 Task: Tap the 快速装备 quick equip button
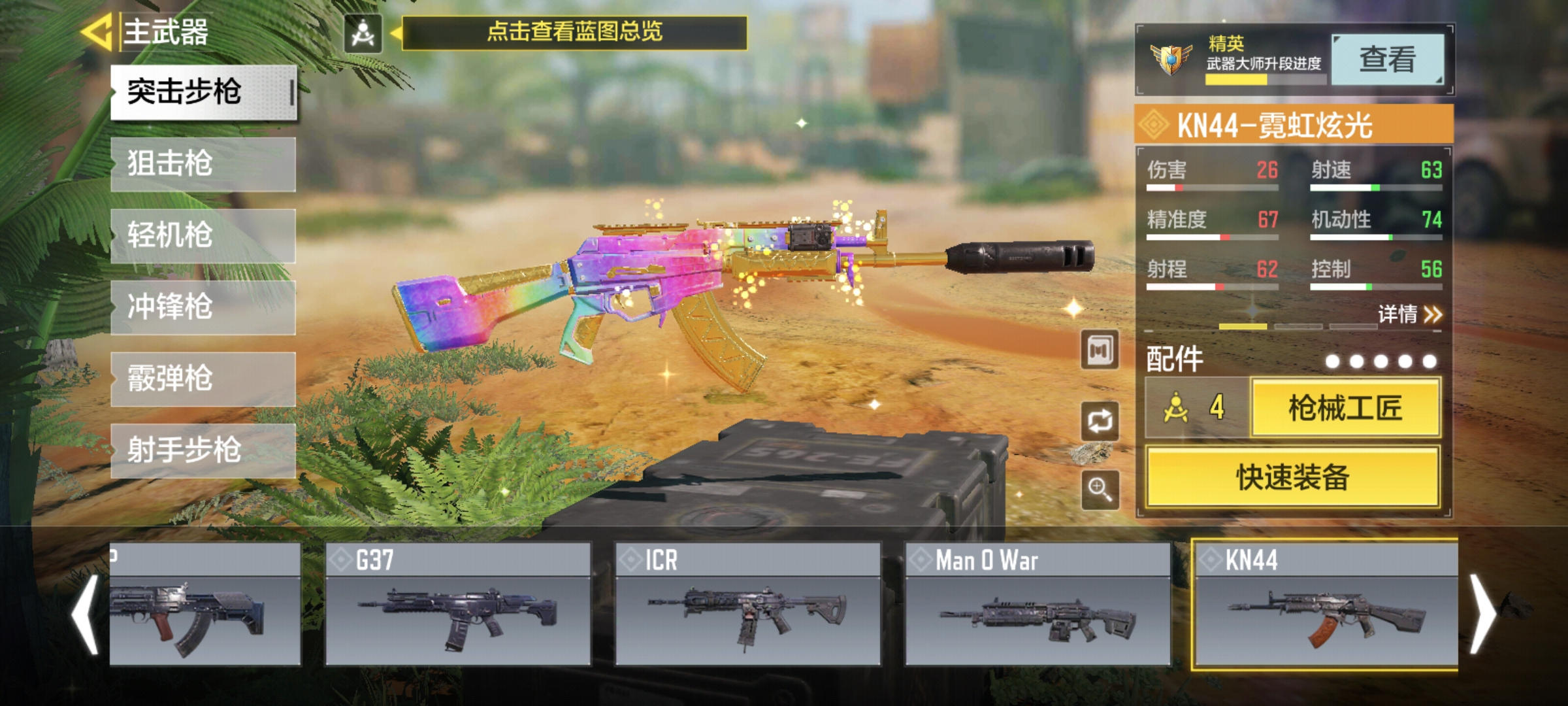[x=1293, y=477]
